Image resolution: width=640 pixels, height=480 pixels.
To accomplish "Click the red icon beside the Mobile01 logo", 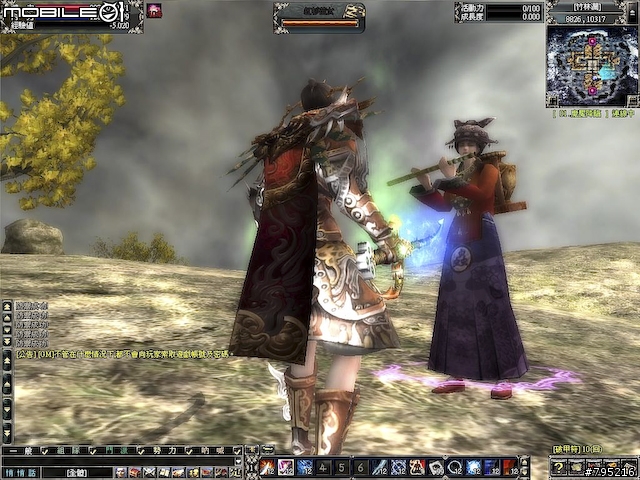I will coord(154,11).
